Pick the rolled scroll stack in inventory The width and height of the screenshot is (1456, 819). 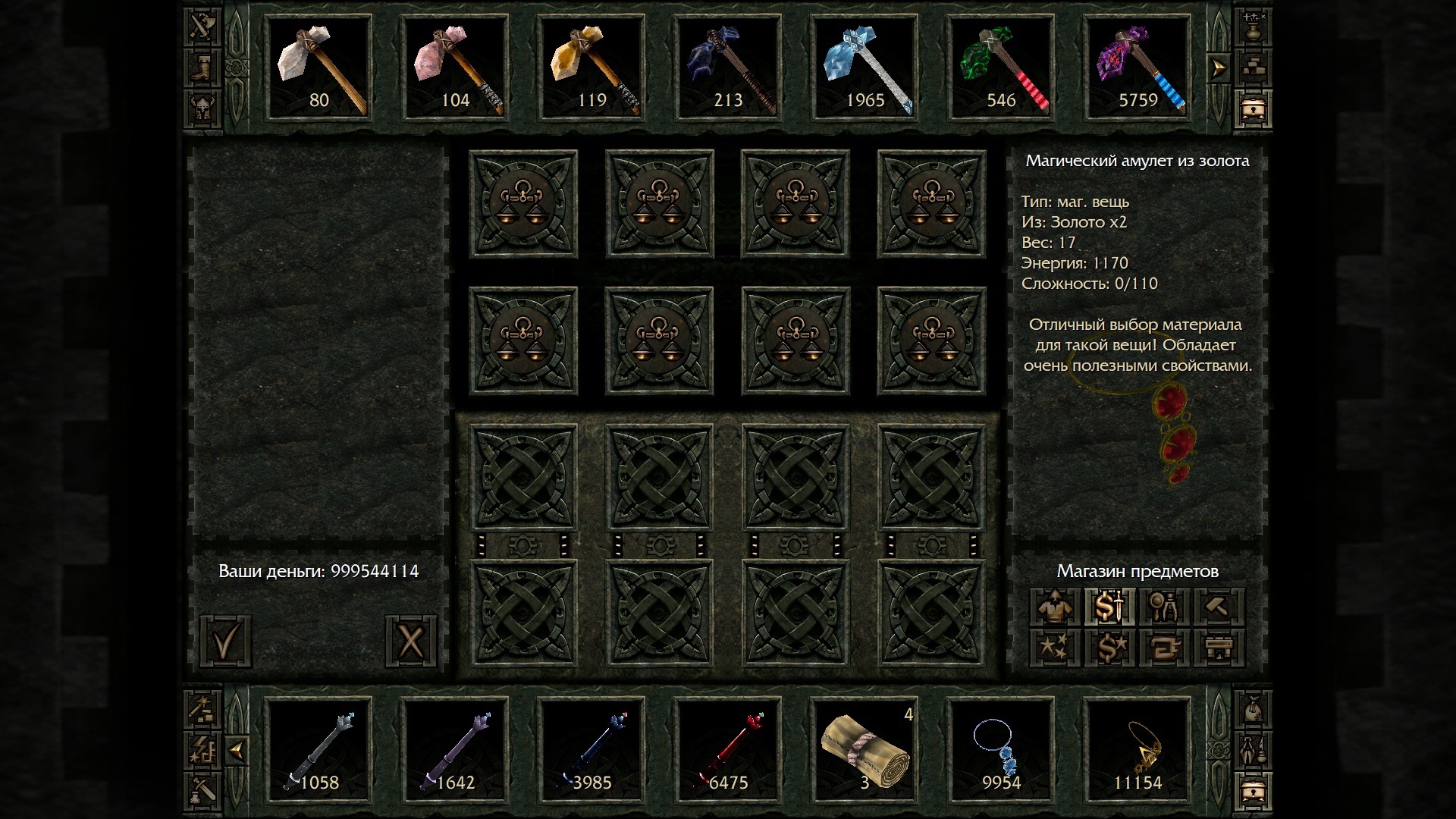coord(864,751)
